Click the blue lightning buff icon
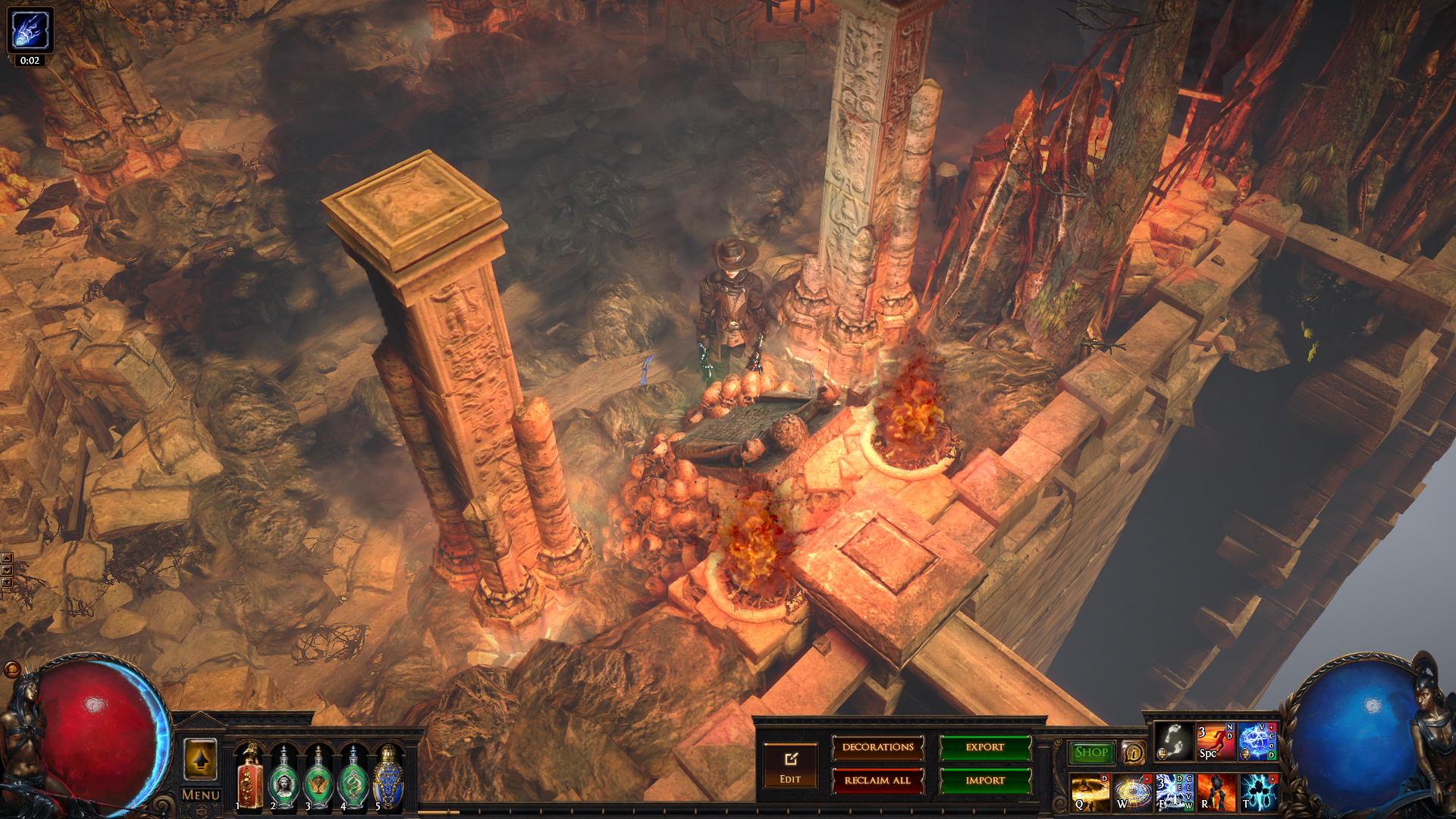Image resolution: width=1456 pixels, height=819 pixels. click(30, 30)
